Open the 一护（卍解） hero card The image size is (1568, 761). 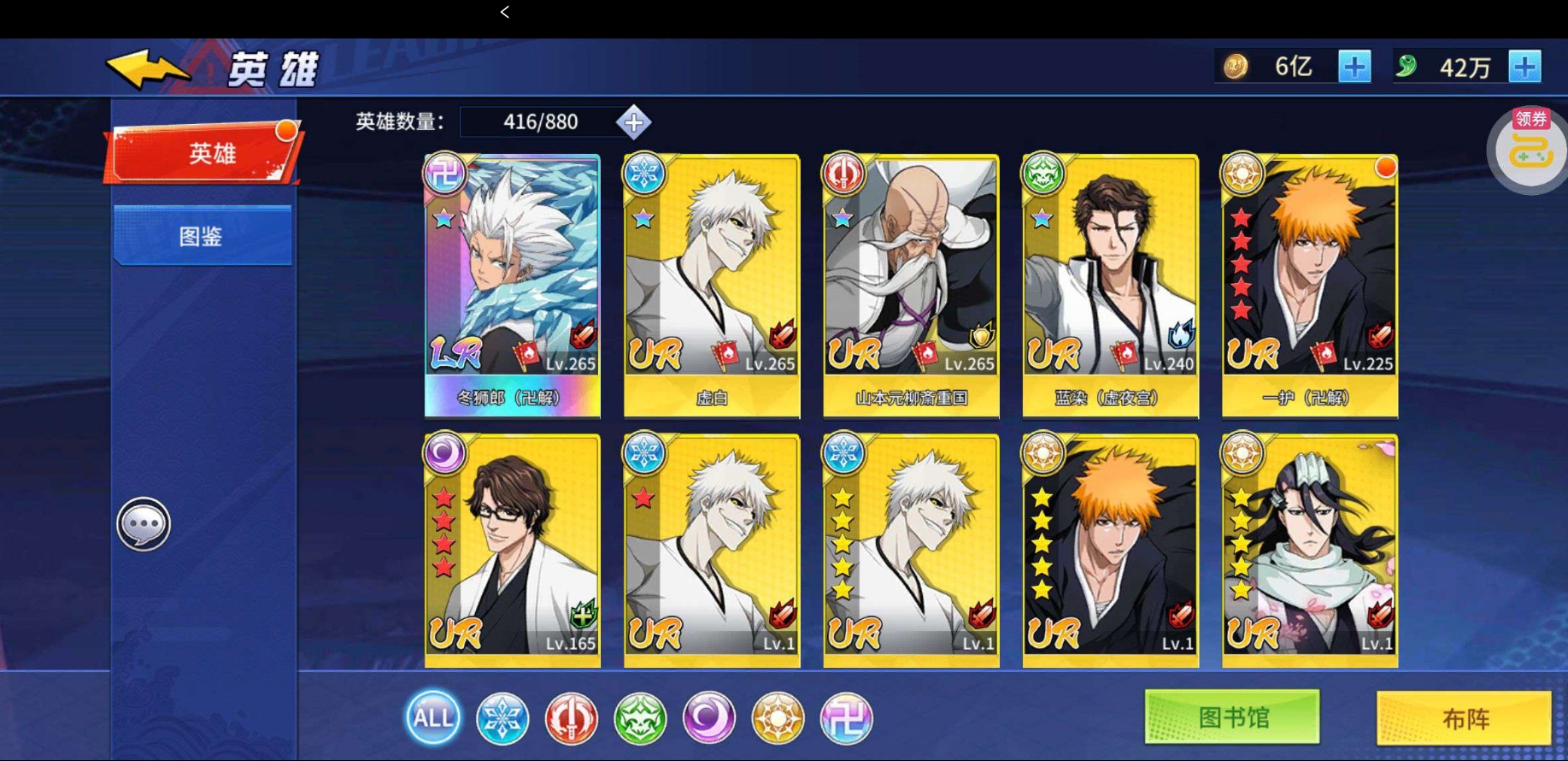coord(1309,286)
